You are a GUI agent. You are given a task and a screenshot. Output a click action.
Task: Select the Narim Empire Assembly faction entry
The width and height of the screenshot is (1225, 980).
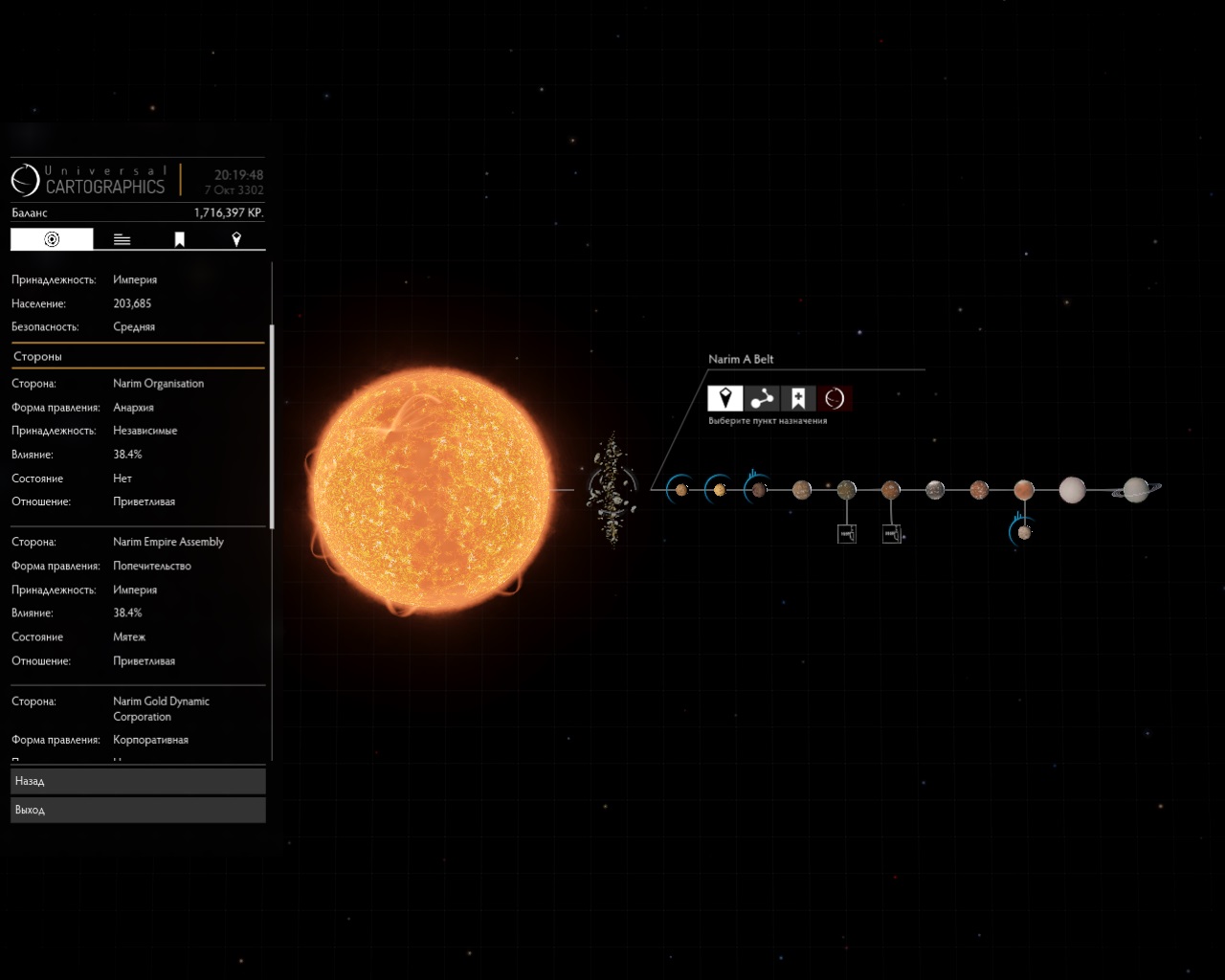168,542
